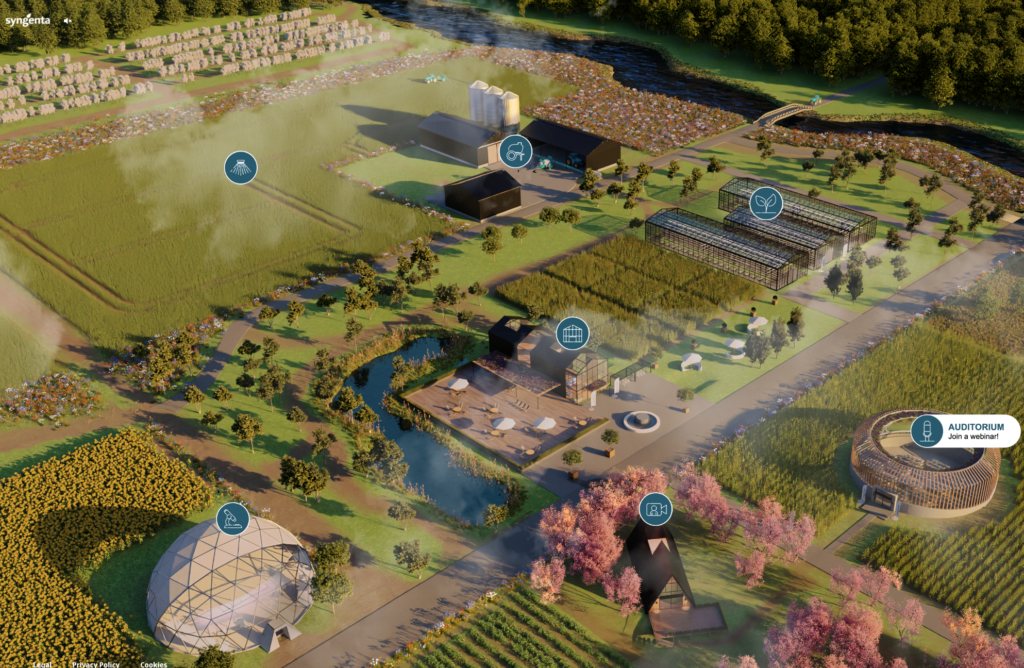Open the Legal link
Screen dimensions: 1024x668
click(x=43, y=664)
